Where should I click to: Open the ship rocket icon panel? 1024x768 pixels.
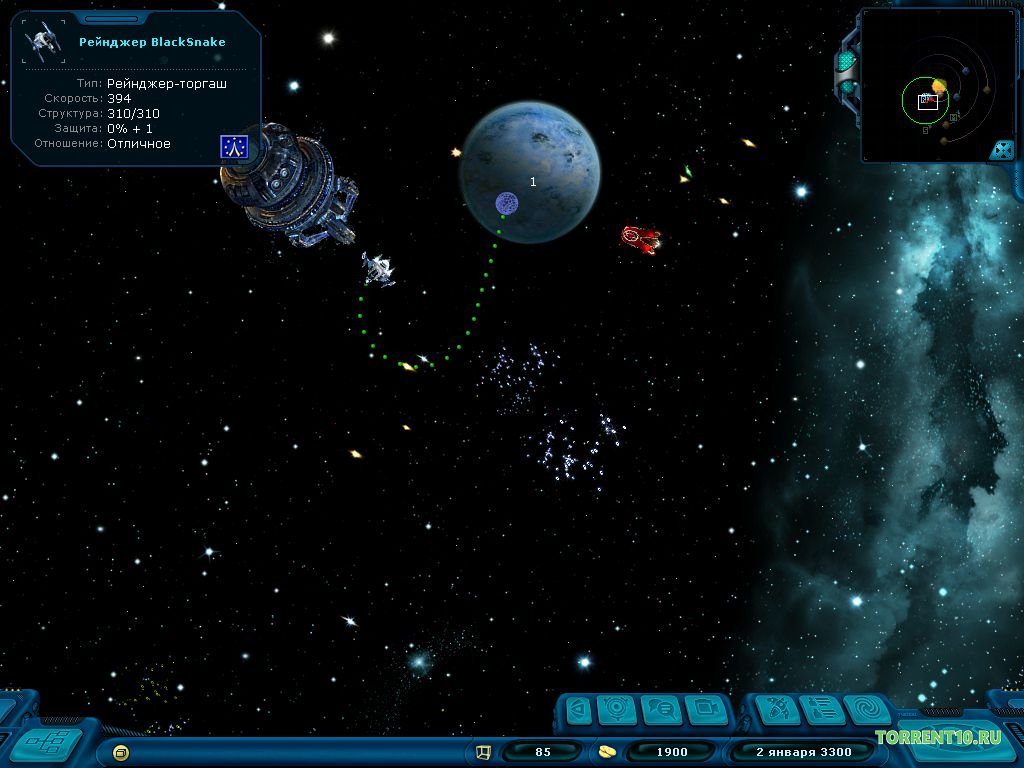coord(776,709)
